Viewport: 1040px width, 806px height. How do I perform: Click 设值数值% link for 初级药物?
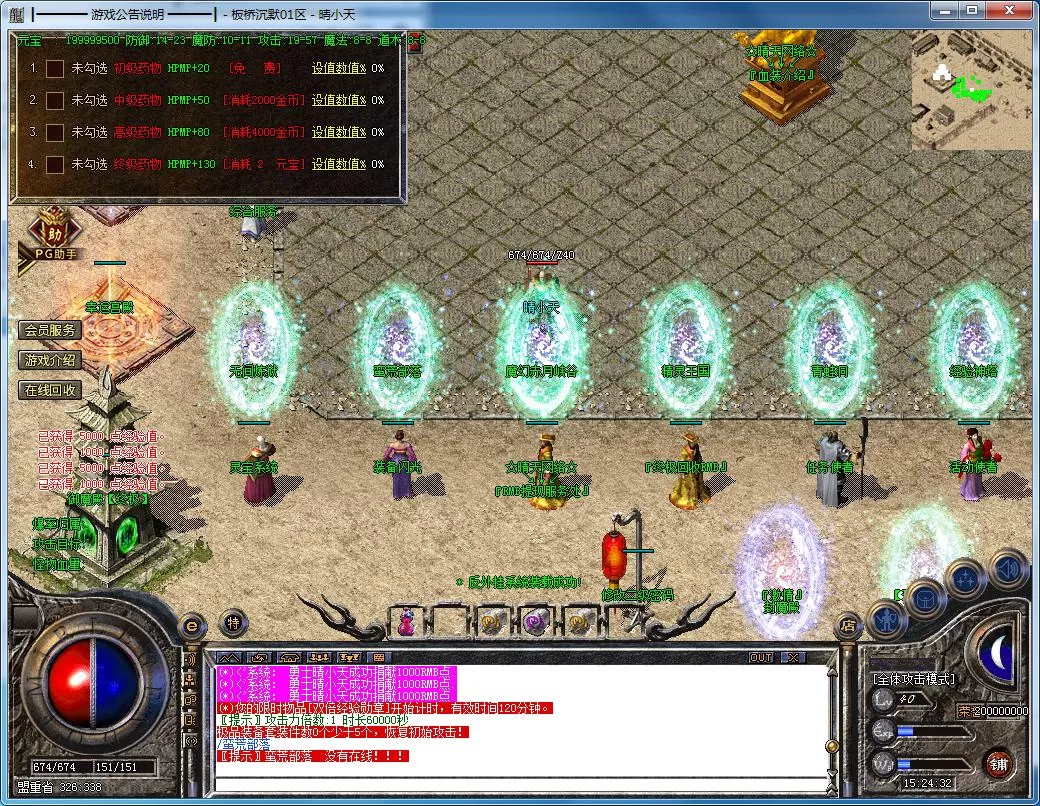[x=338, y=69]
